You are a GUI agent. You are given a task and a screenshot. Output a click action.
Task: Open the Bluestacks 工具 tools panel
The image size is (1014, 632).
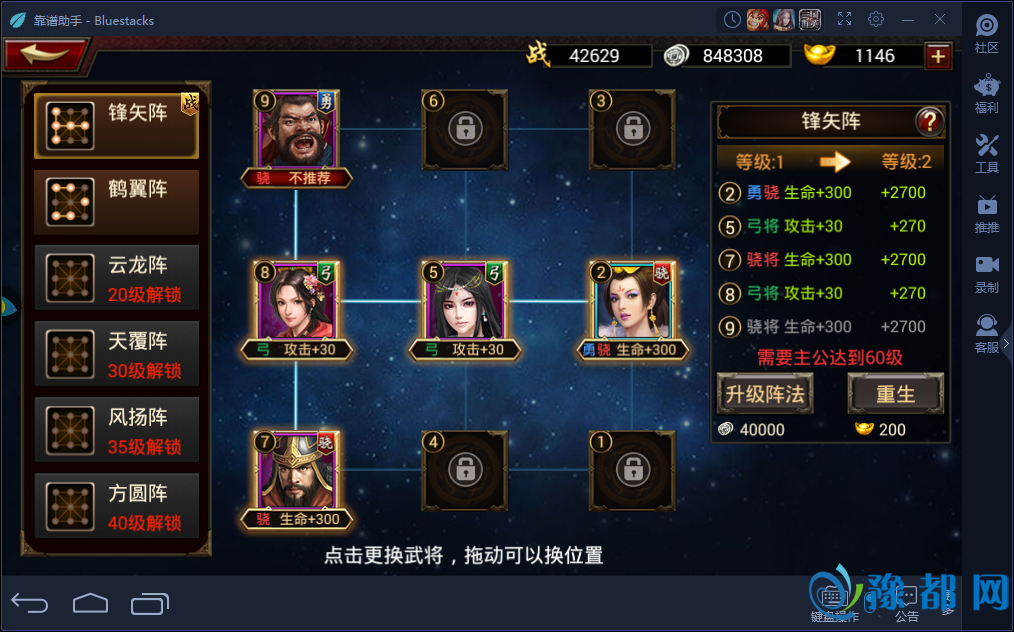(x=986, y=152)
